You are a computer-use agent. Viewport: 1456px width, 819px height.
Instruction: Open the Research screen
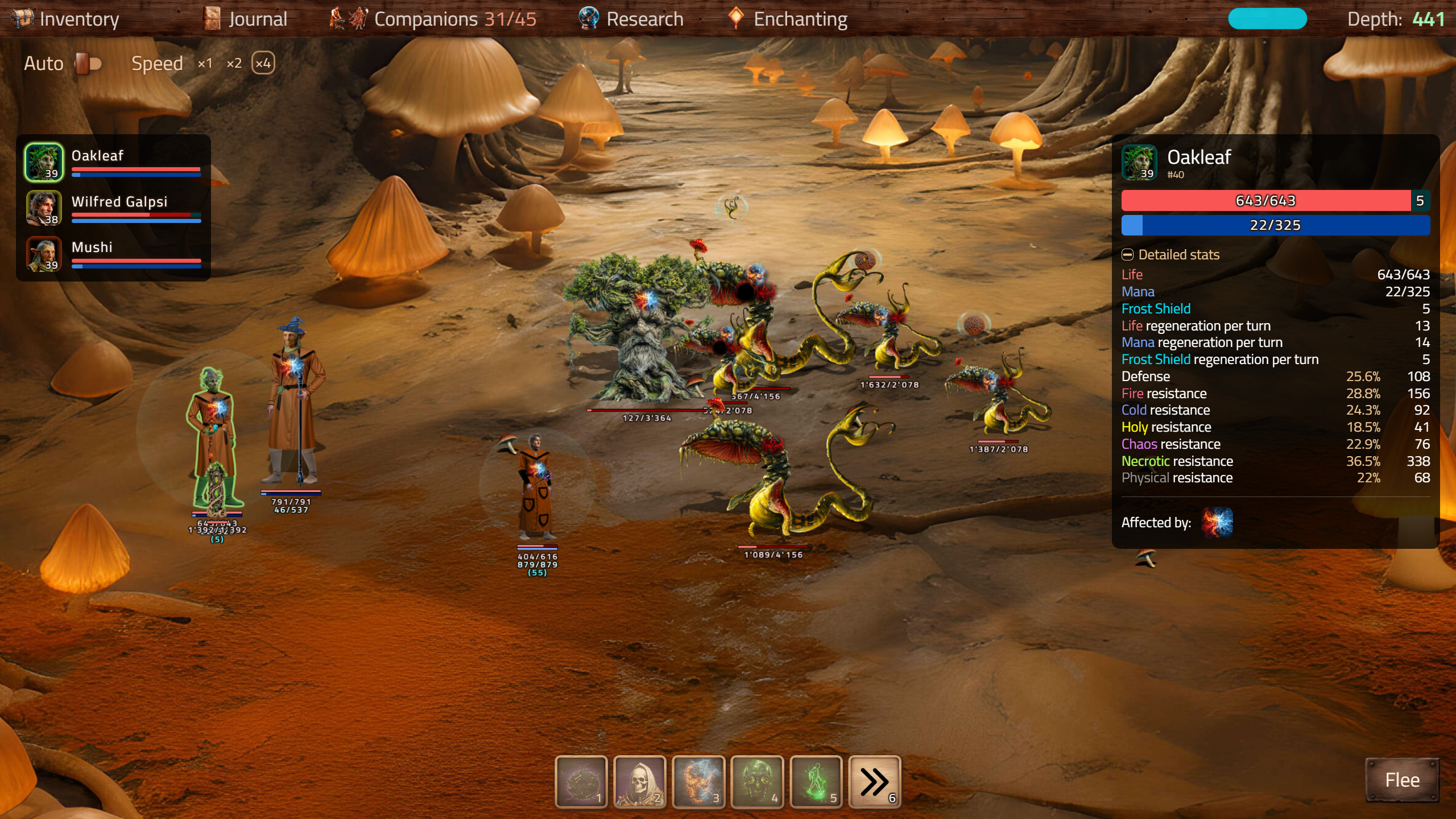click(x=631, y=19)
